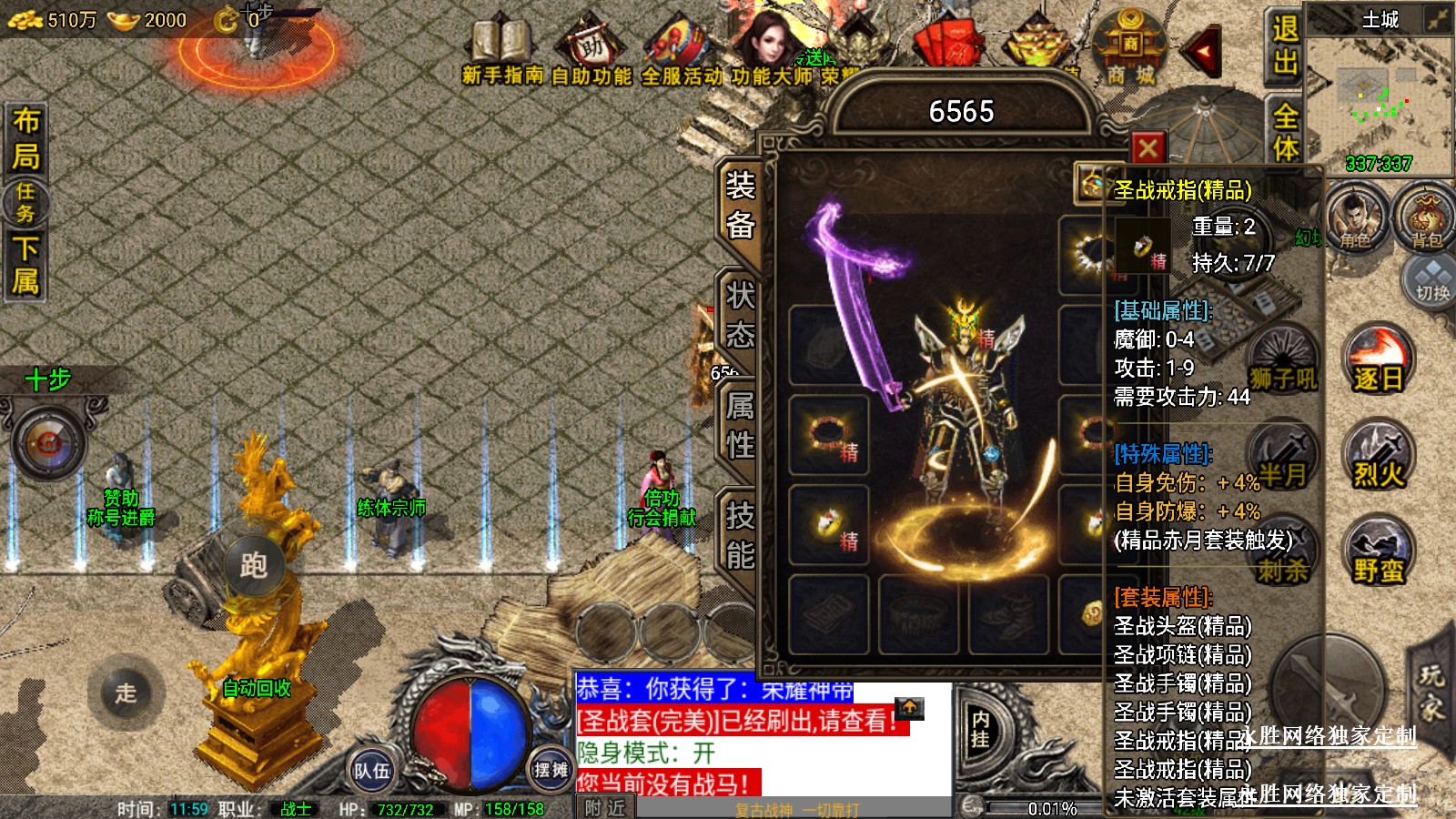Trigger the 野蛮 charge skill
The image size is (1456, 819).
(x=1378, y=552)
